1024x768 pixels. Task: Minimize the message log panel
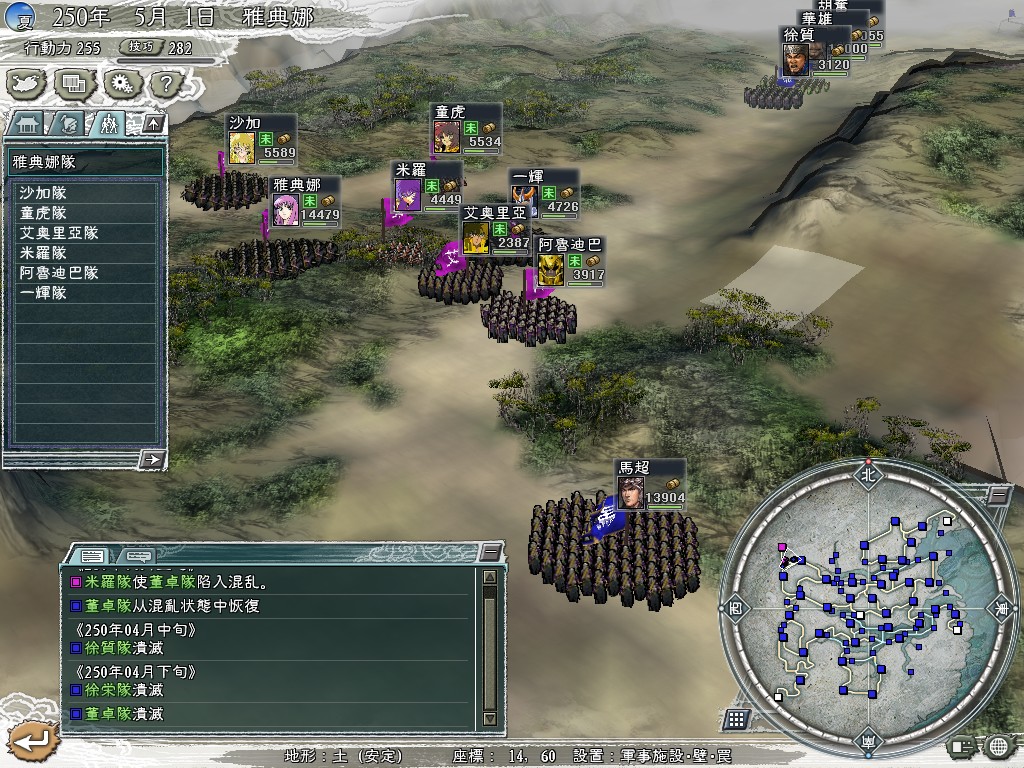coord(489,553)
